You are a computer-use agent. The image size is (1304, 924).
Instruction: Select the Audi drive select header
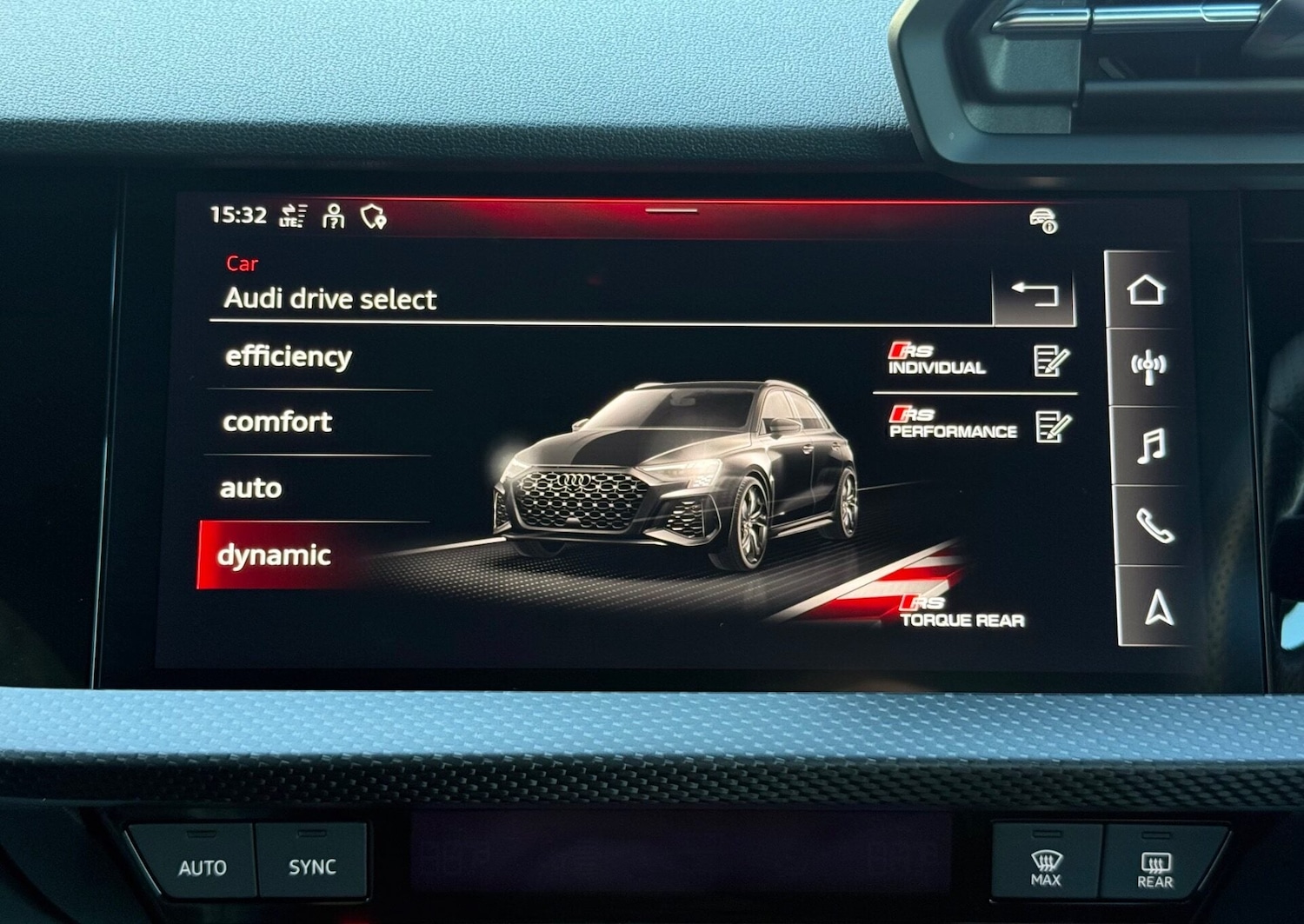click(332, 300)
